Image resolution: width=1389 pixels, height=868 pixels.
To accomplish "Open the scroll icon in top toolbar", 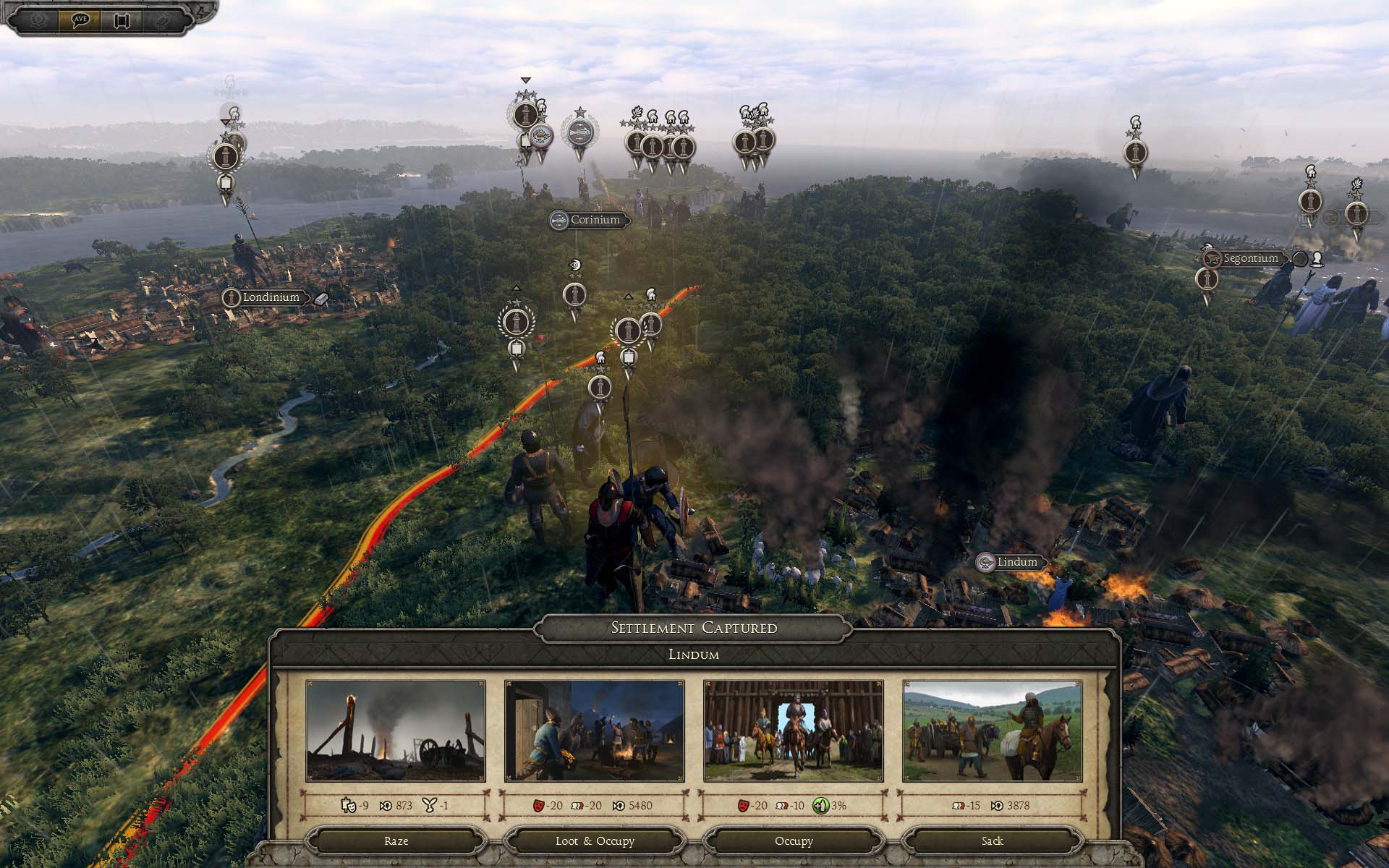I will [x=120, y=20].
